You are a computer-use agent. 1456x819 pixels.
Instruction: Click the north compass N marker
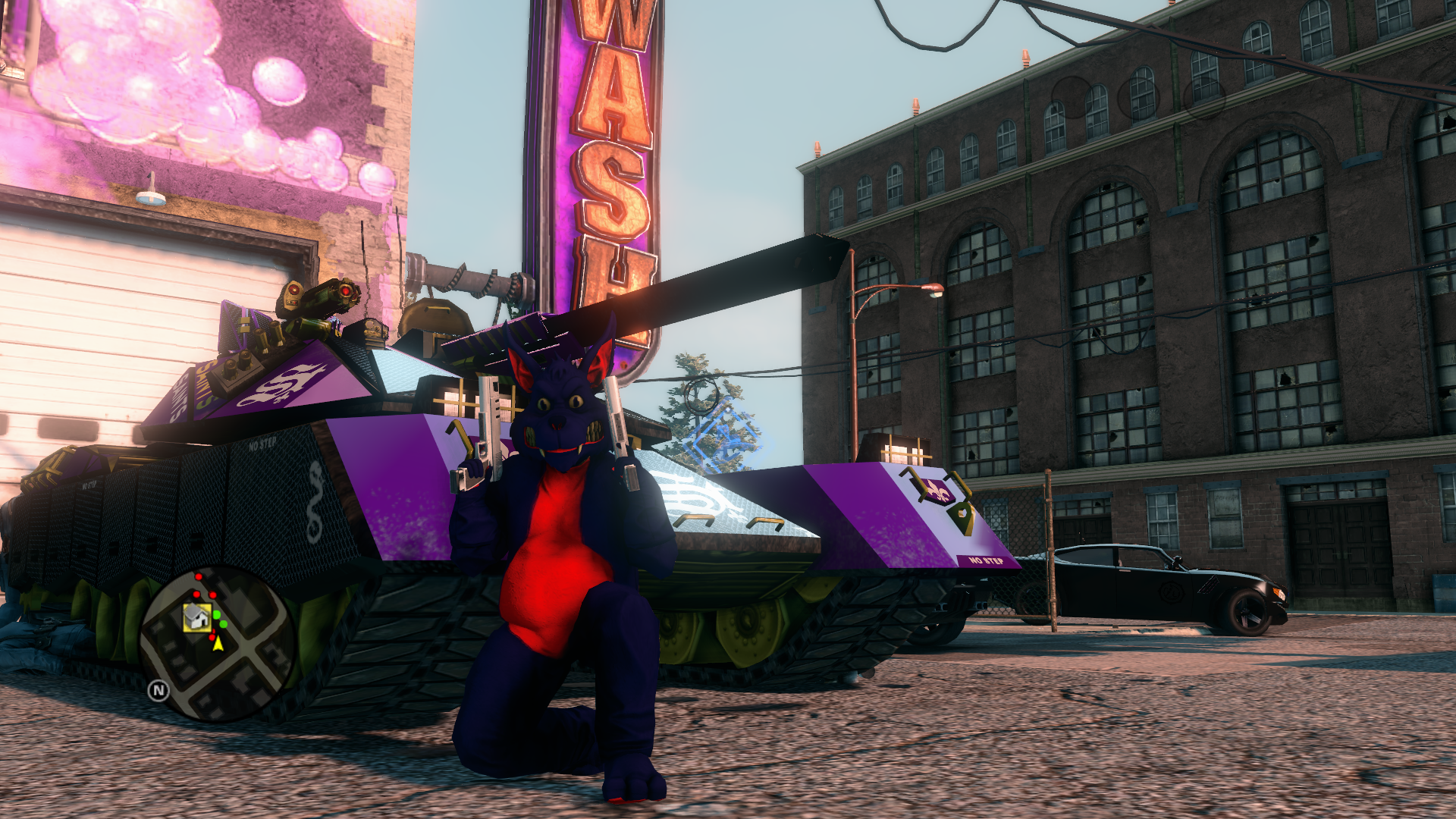tap(158, 690)
